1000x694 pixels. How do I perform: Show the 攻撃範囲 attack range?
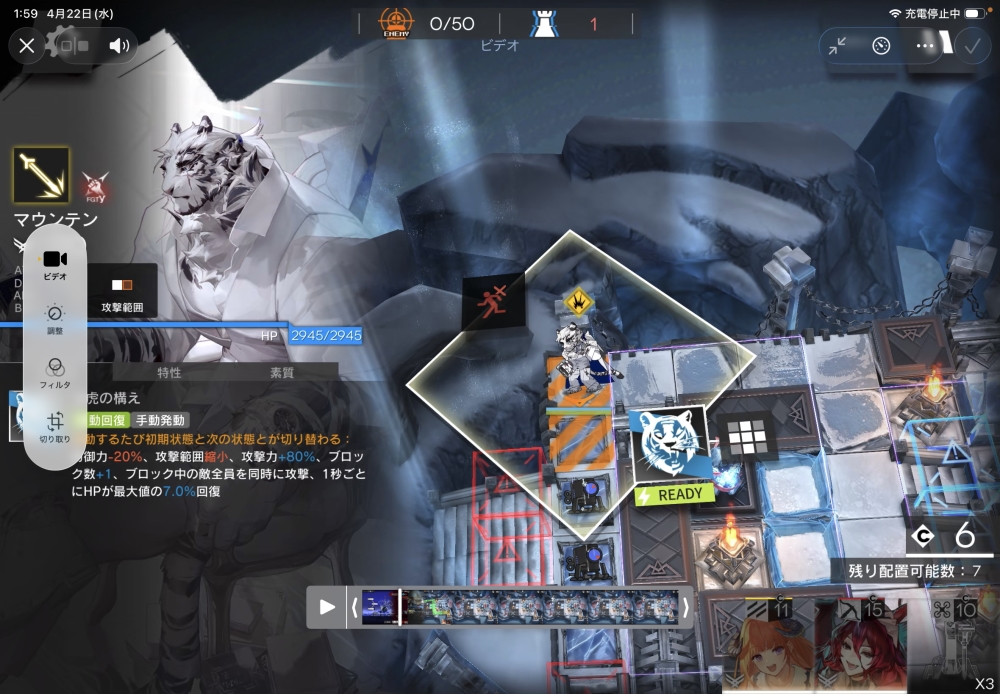click(x=122, y=294)
